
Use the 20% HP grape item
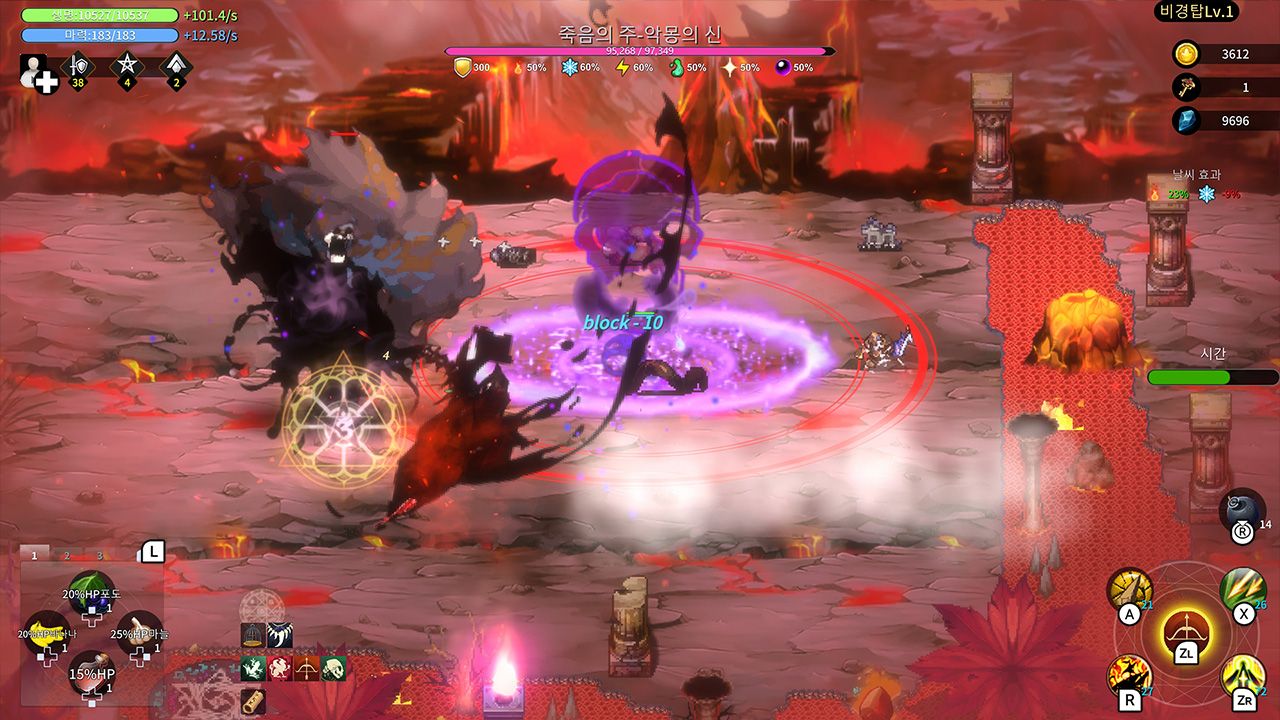[91, 593]
